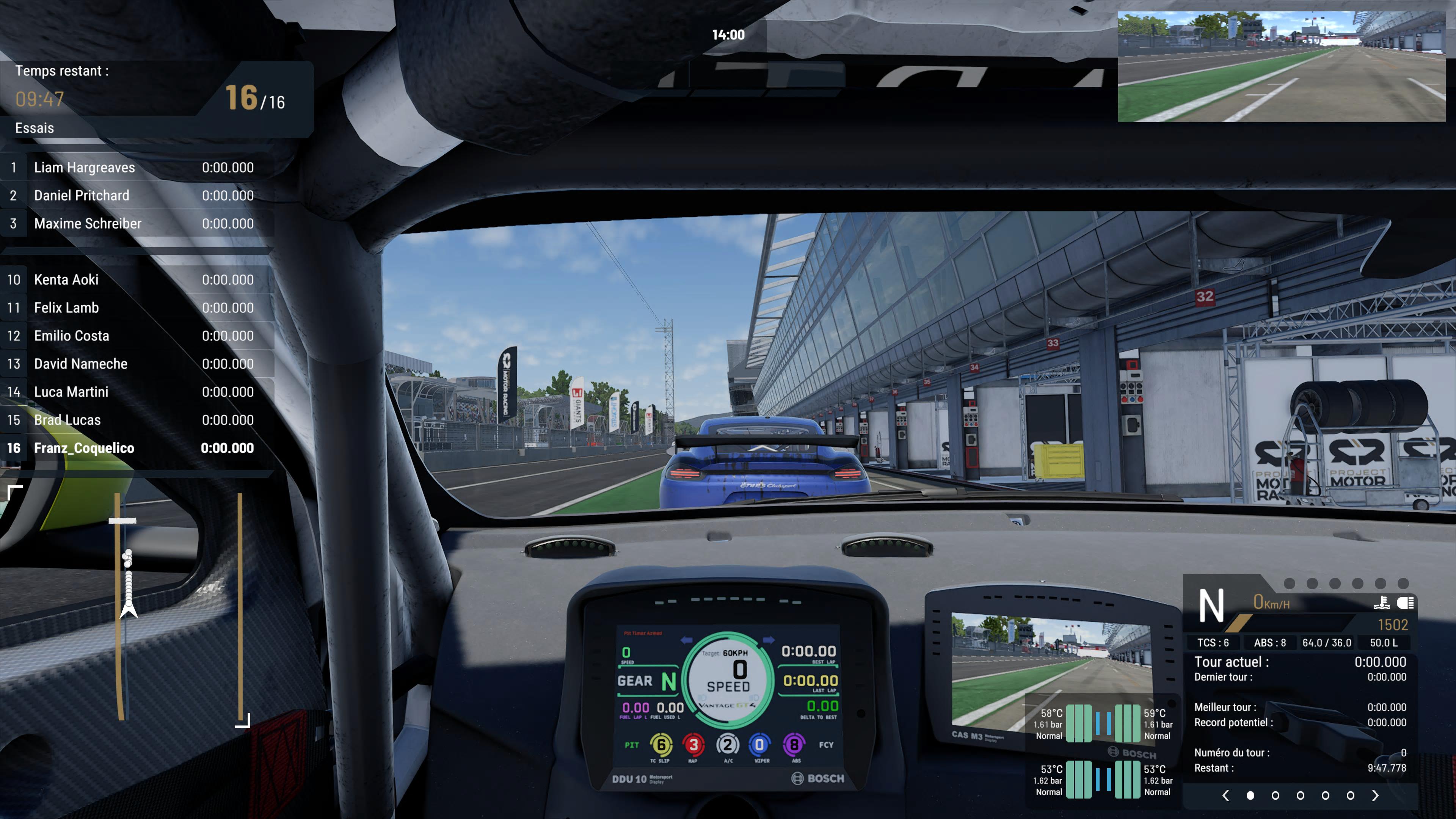Select Felix Lamb in the leaderboard
Viewport: 1456px width, 819px height.
(136, 308)
